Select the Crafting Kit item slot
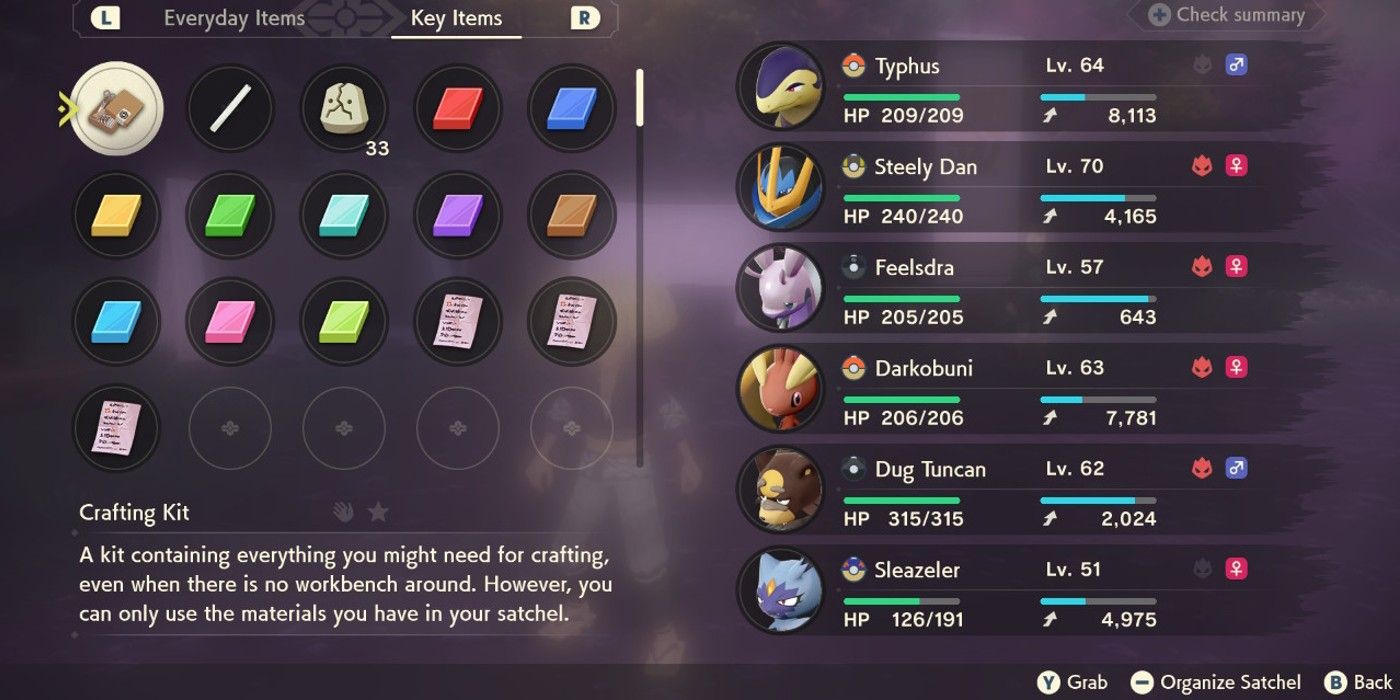Screen dimensions: 1400x700 coord(118,108)
